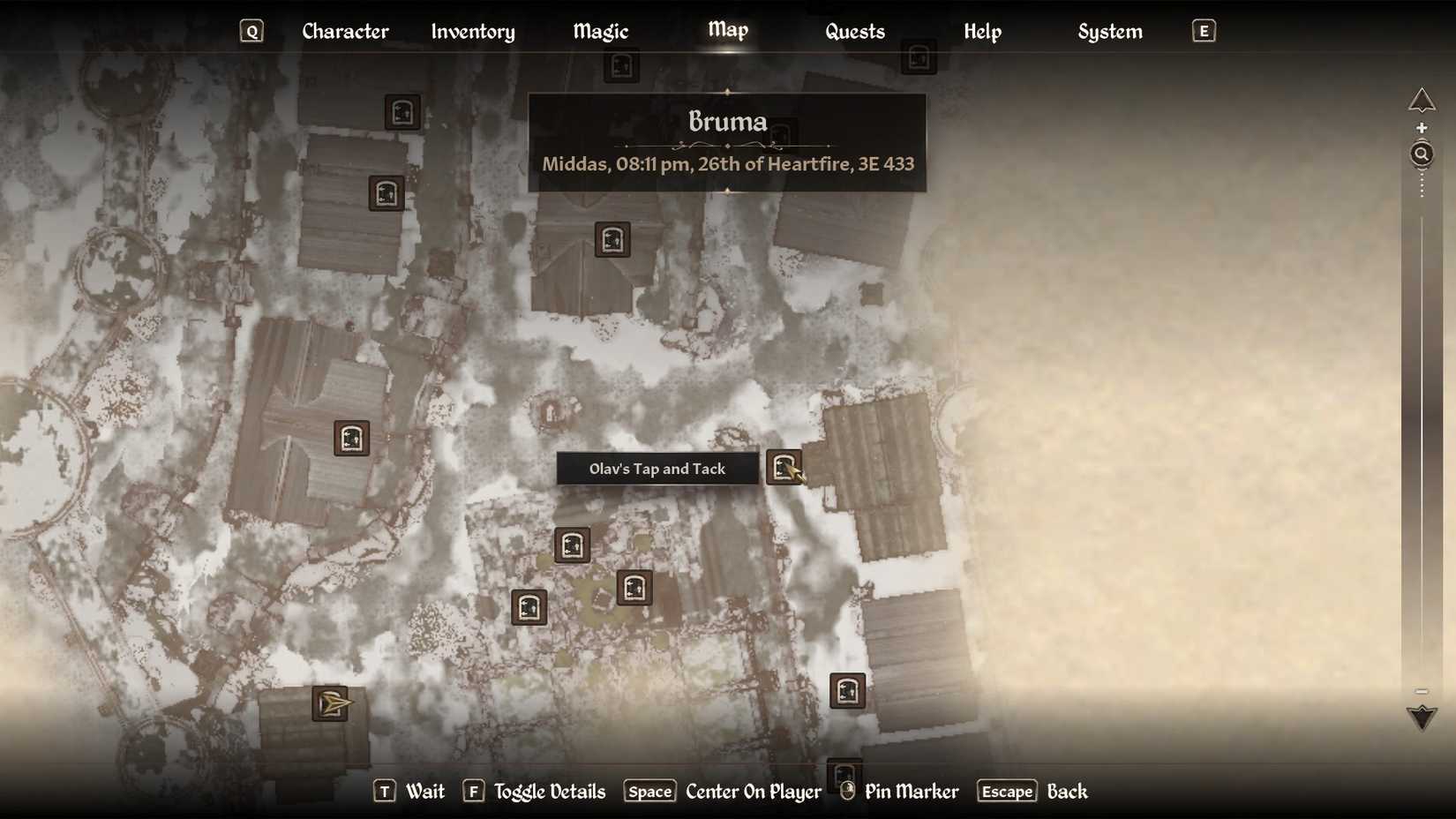The image size is (1456, 819).
Task: Click the E hotkey icon in the top bar
Action: [x=1203, y=30]
